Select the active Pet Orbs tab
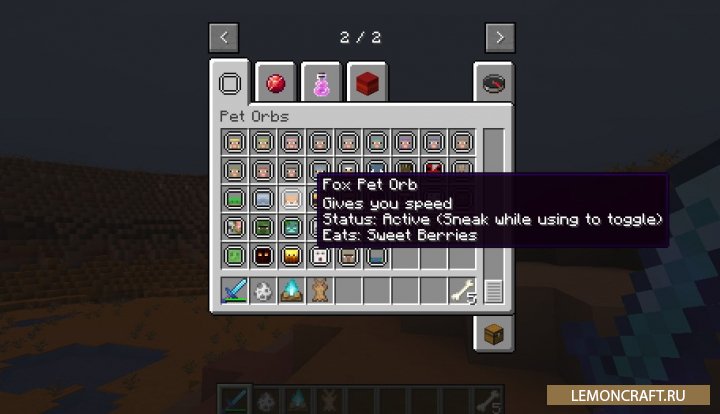Image resolution: width=720 pixels, height=414 pixels. click(231, 84)
